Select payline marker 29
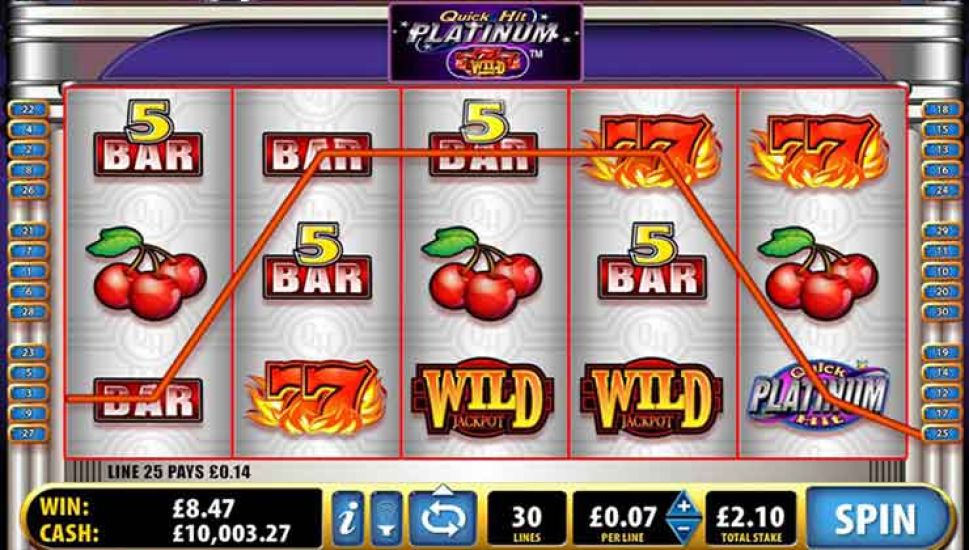 (941, 230)
